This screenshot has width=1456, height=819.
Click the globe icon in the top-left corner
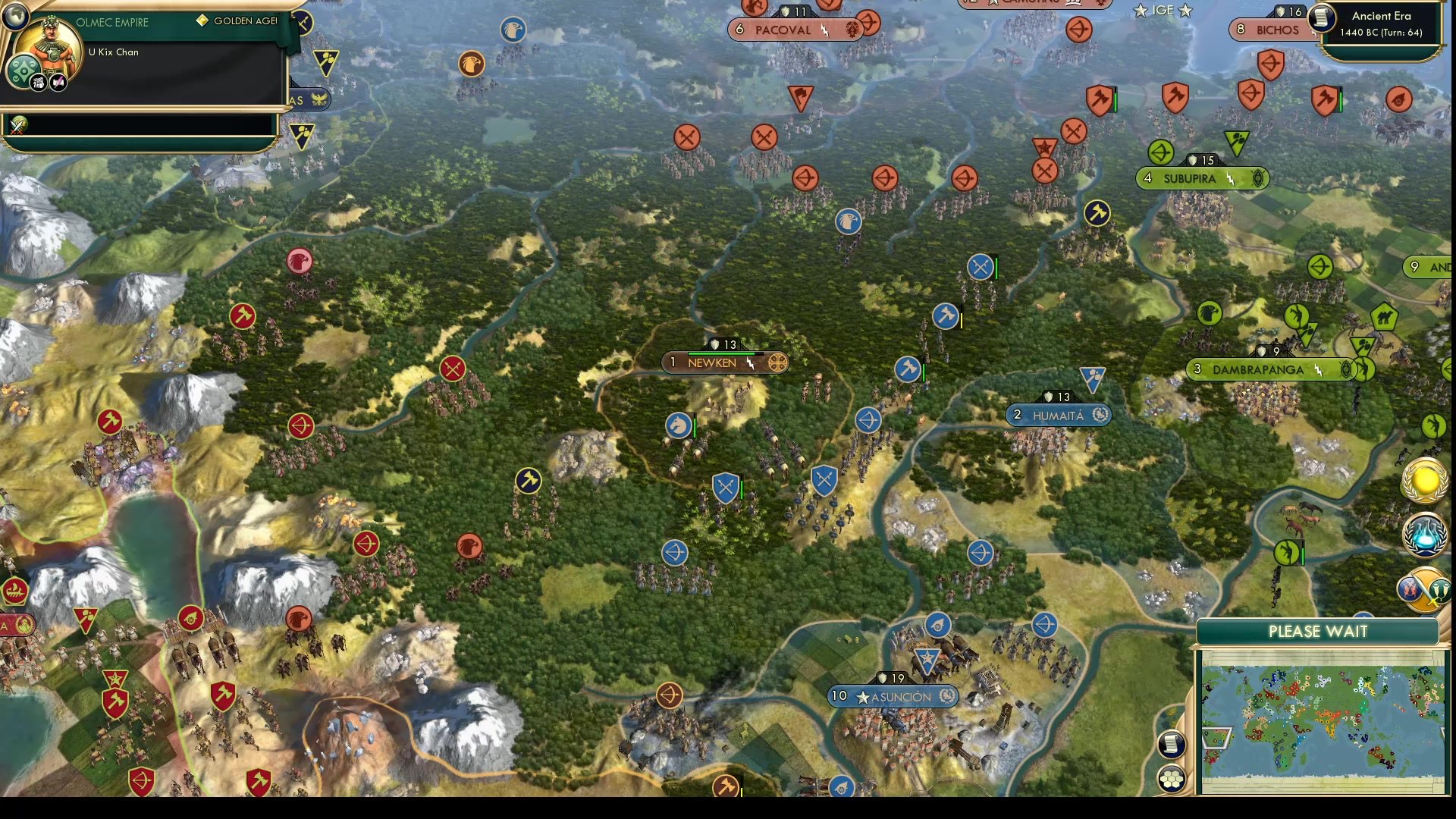[15, 15]
